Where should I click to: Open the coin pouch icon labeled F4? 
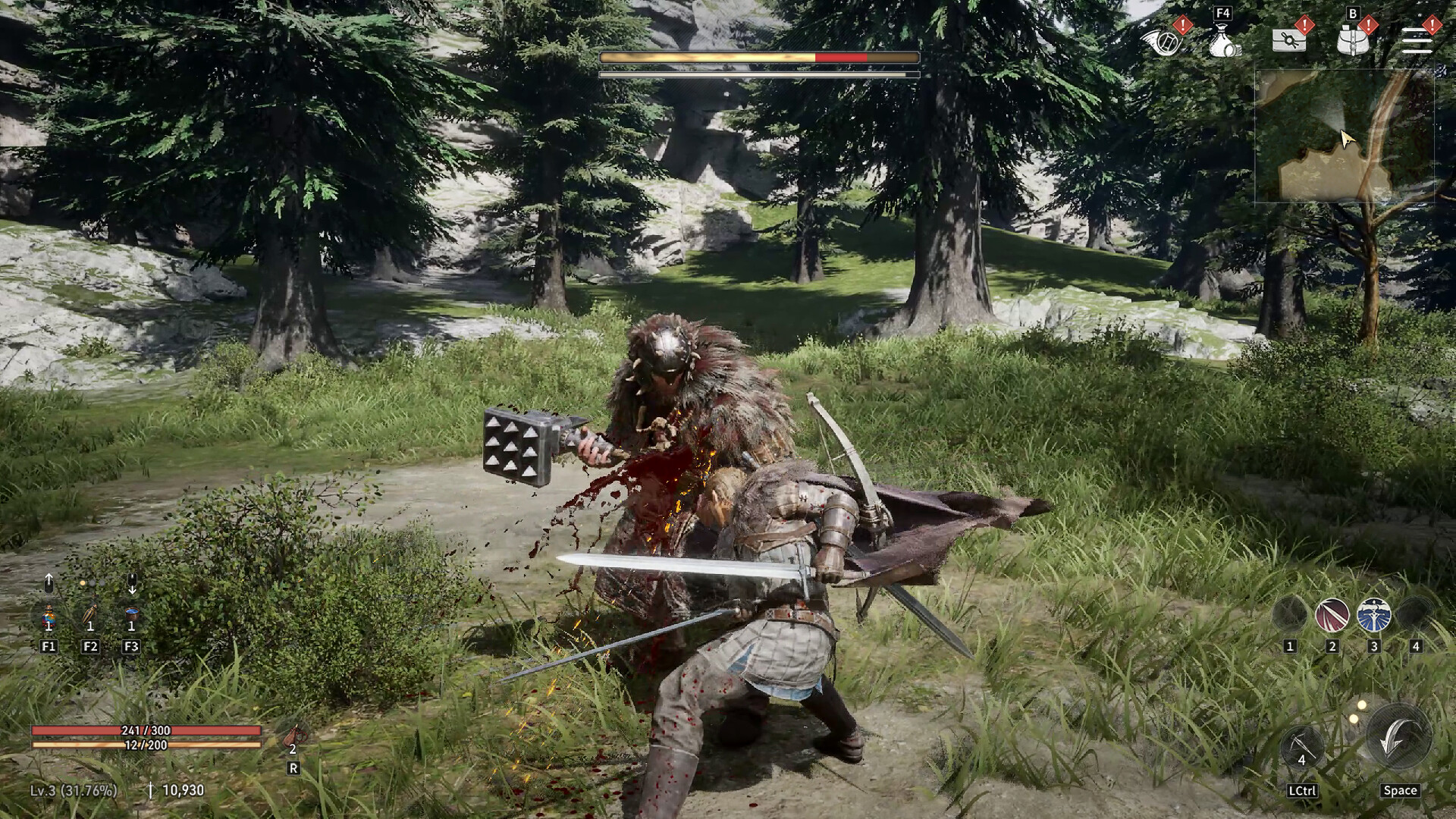[x=1223, y=41]
